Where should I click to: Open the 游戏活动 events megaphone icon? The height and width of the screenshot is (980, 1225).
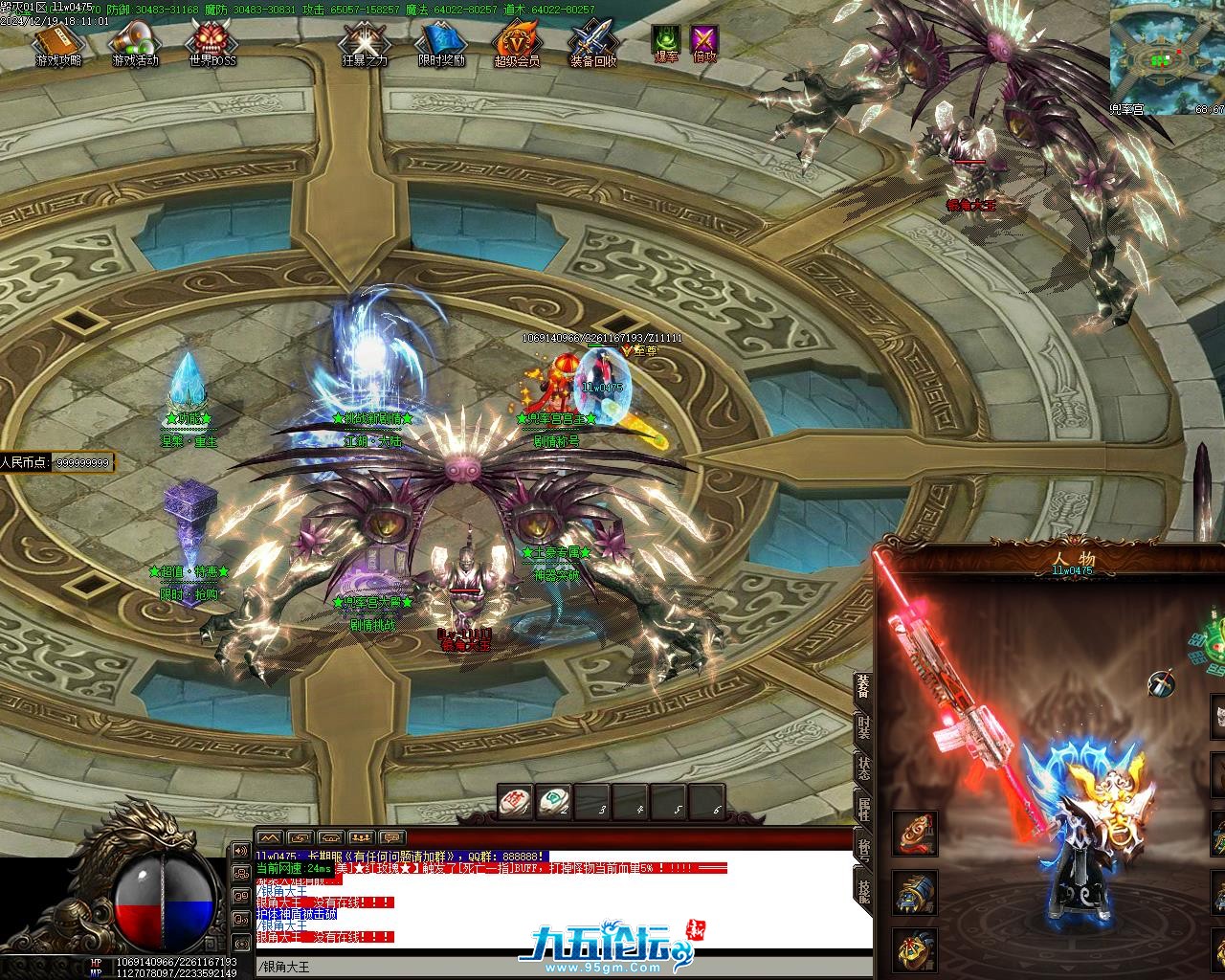tap(135, 43)
